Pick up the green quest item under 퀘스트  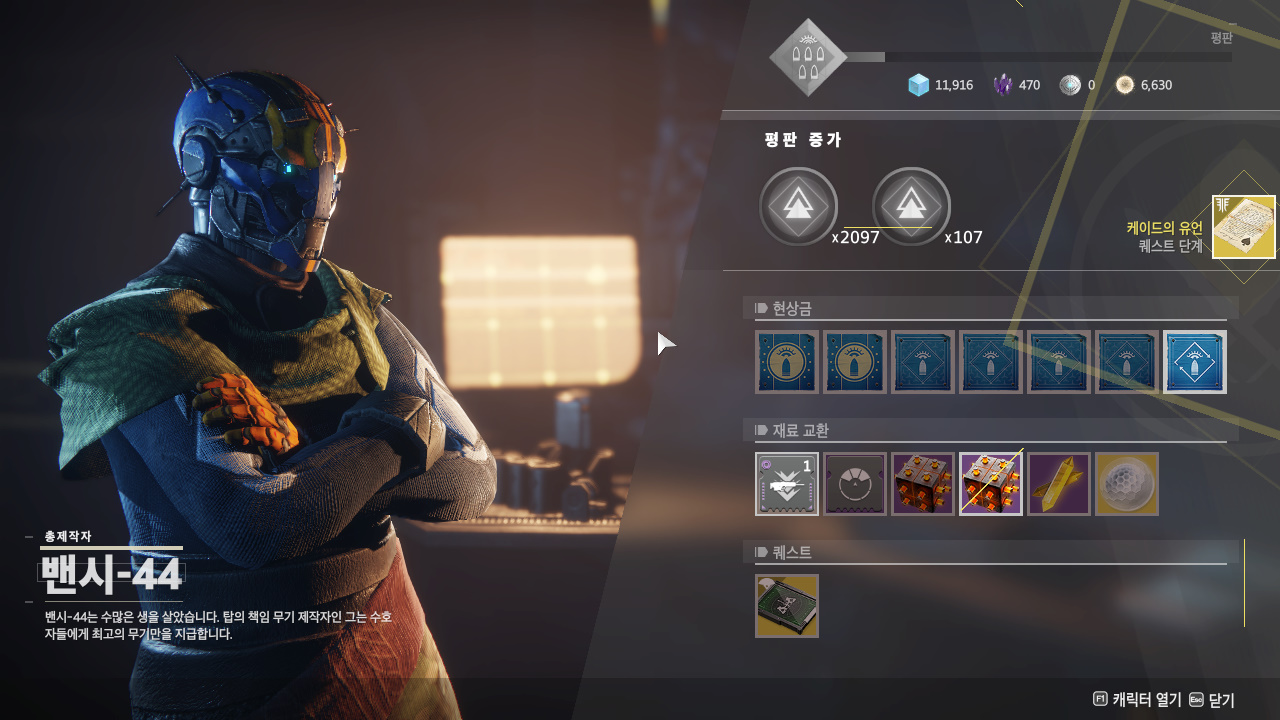click(787, 606)
